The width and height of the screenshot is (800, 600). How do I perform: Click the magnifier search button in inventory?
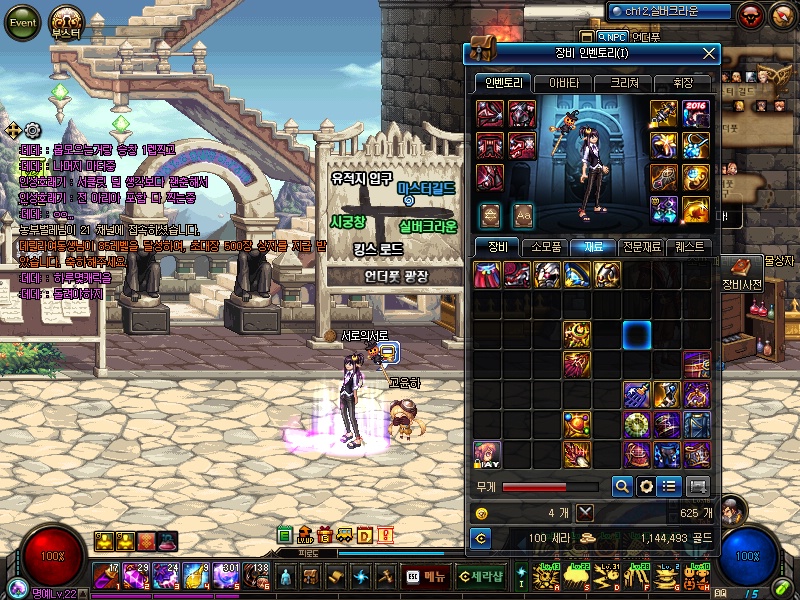coord(621,486)
